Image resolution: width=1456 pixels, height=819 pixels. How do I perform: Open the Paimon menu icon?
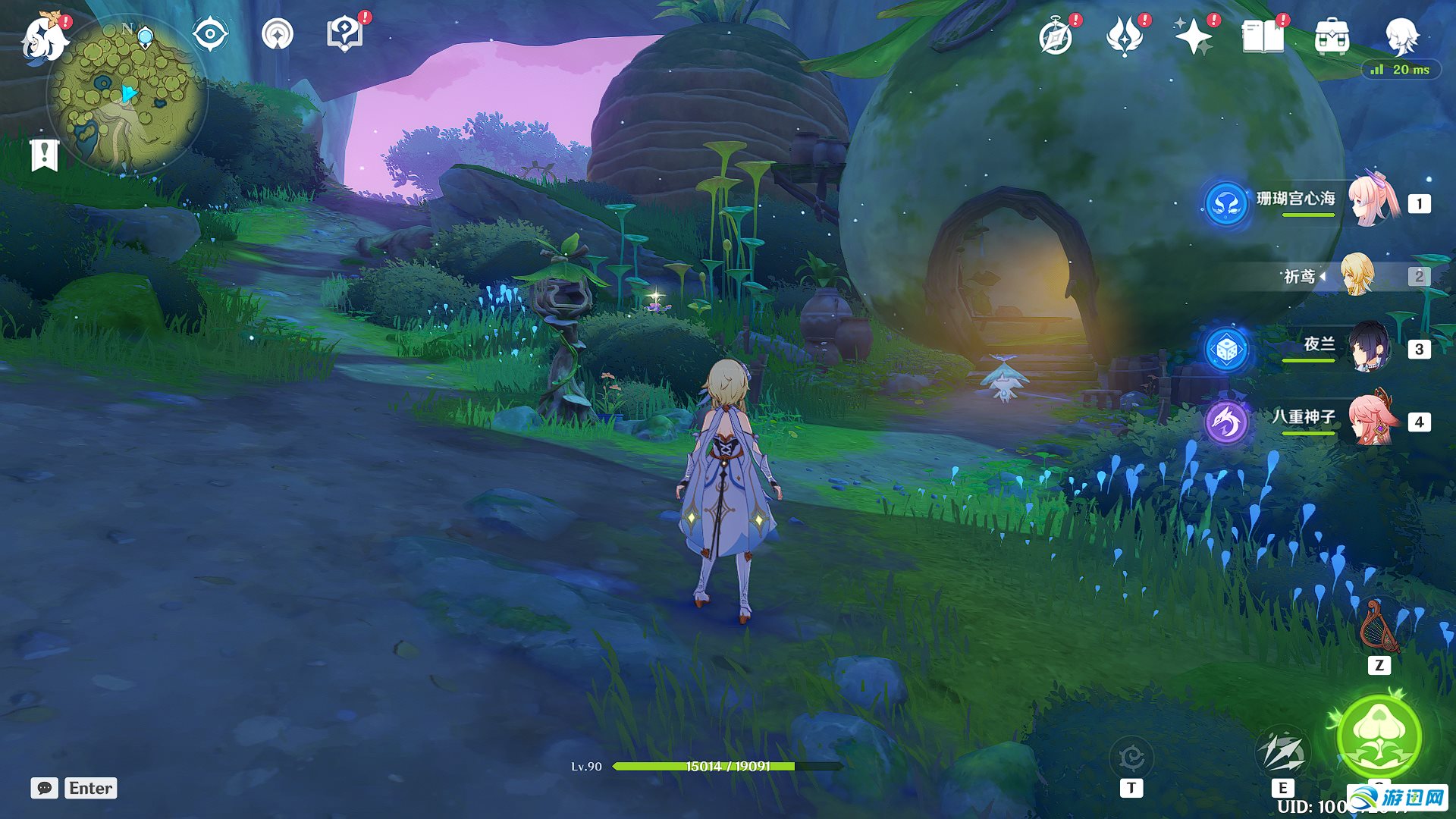44,38
